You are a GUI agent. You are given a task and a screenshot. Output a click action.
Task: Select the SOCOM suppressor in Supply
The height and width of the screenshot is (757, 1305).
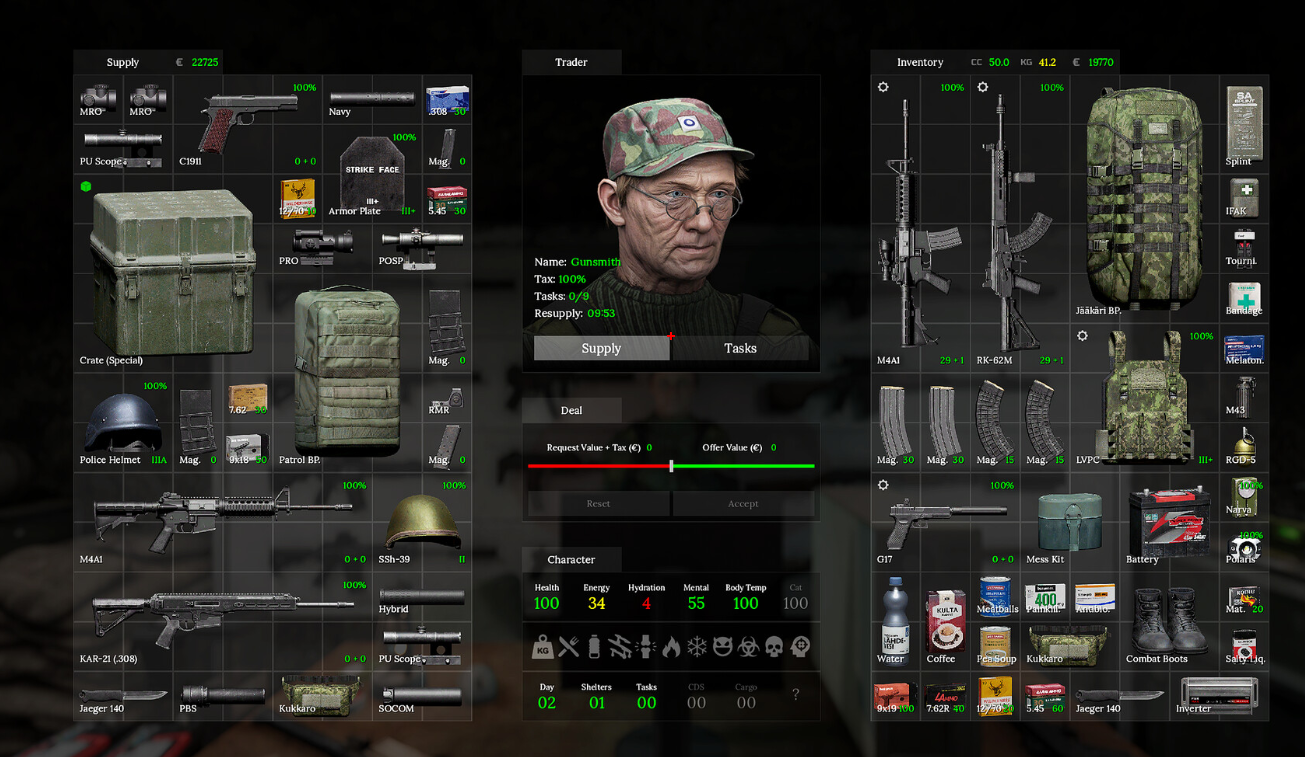click(x=421, y=695)
